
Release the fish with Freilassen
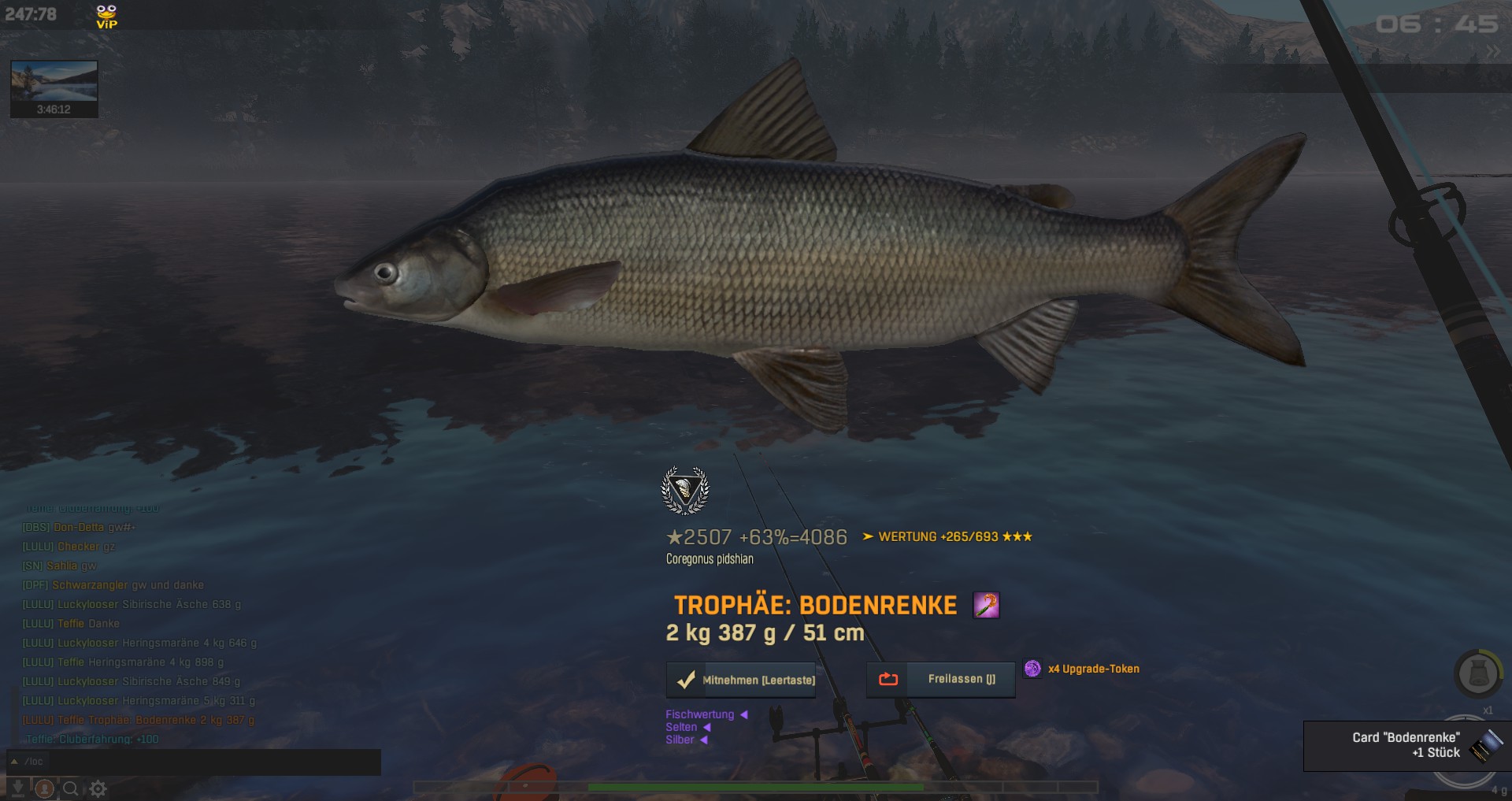(x=941, y=679)
